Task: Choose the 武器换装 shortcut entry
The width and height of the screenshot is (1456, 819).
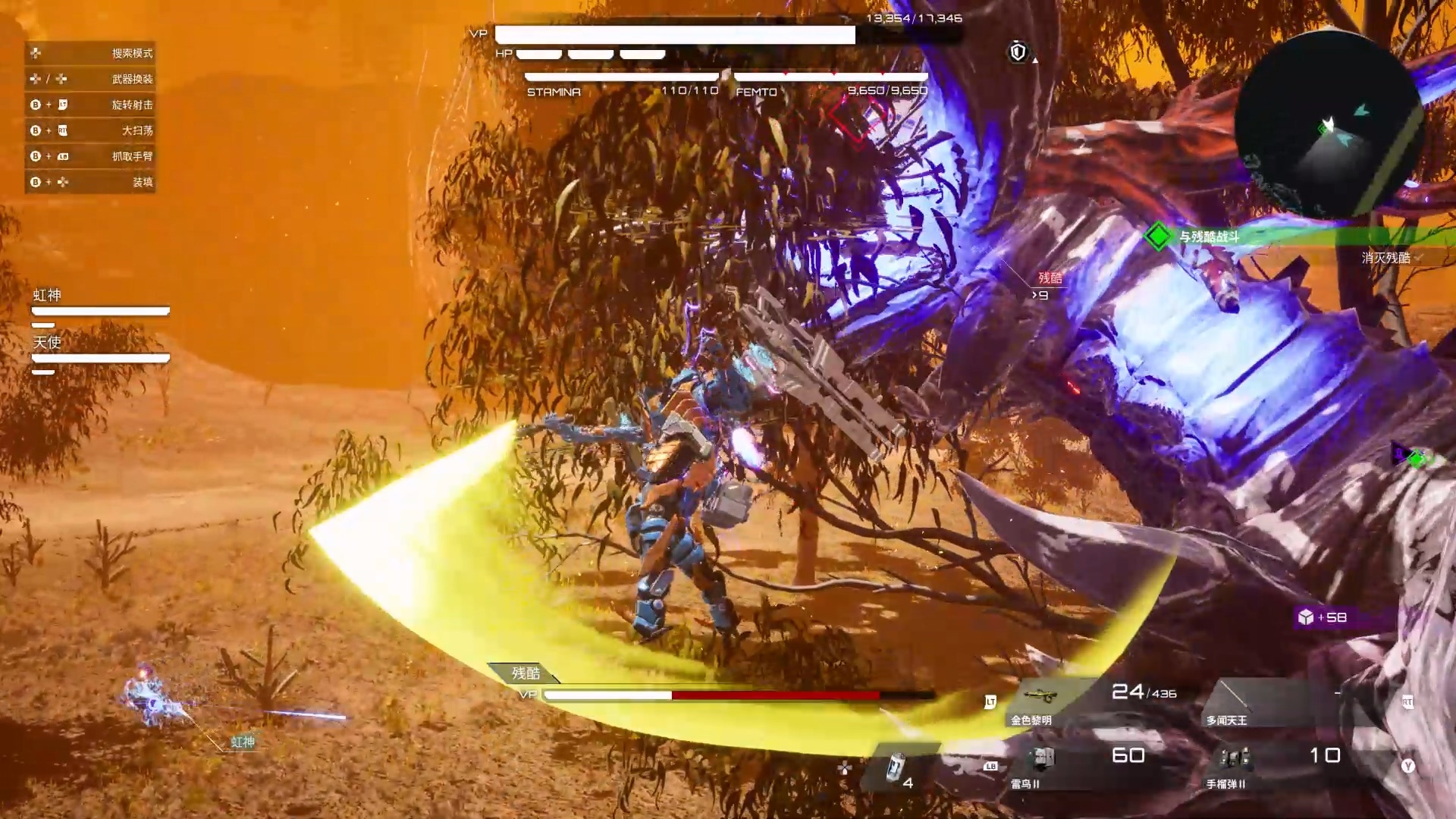Action: pos(90,79)
